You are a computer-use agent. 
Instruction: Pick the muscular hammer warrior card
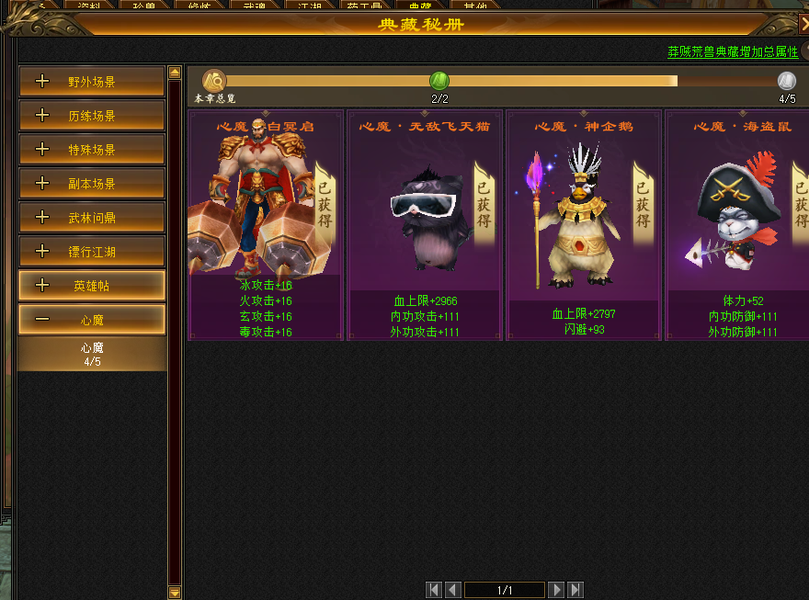(265, 225)
